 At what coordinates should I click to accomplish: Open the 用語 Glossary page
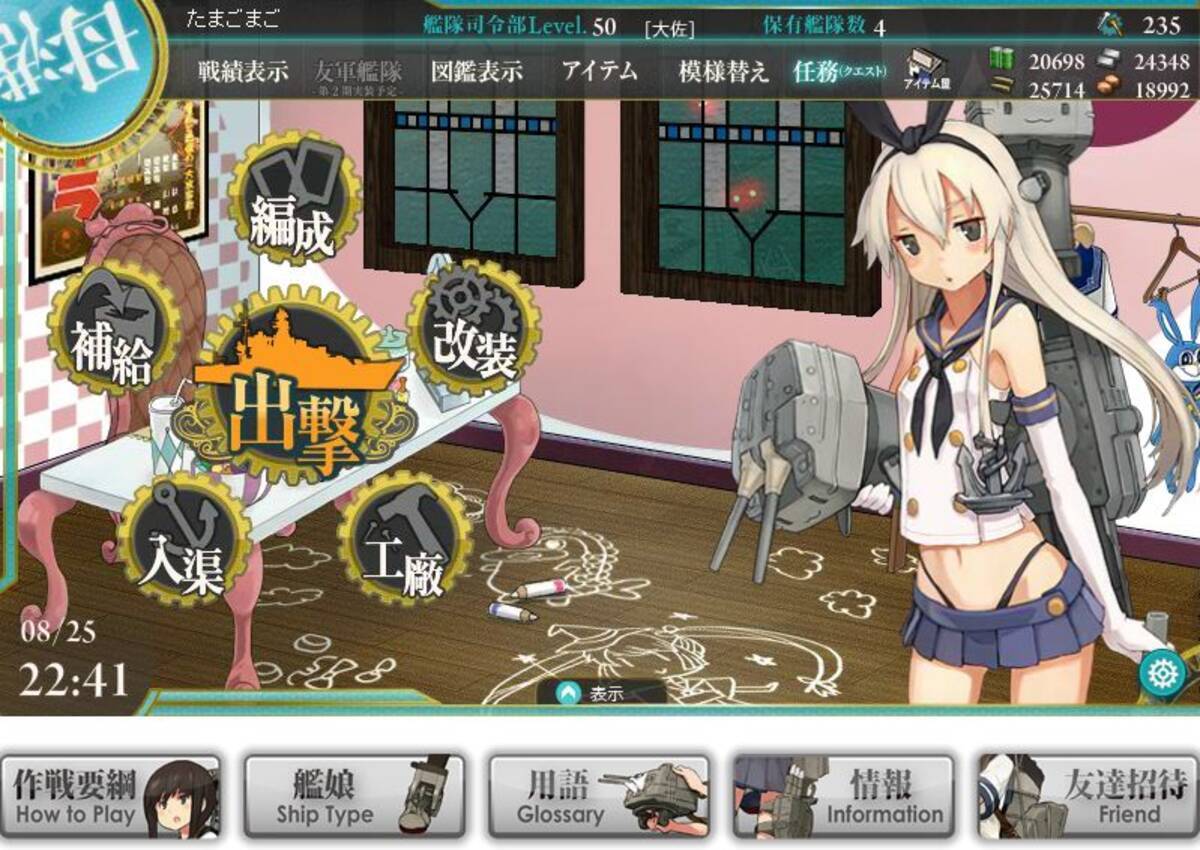[x=598, y=797]
